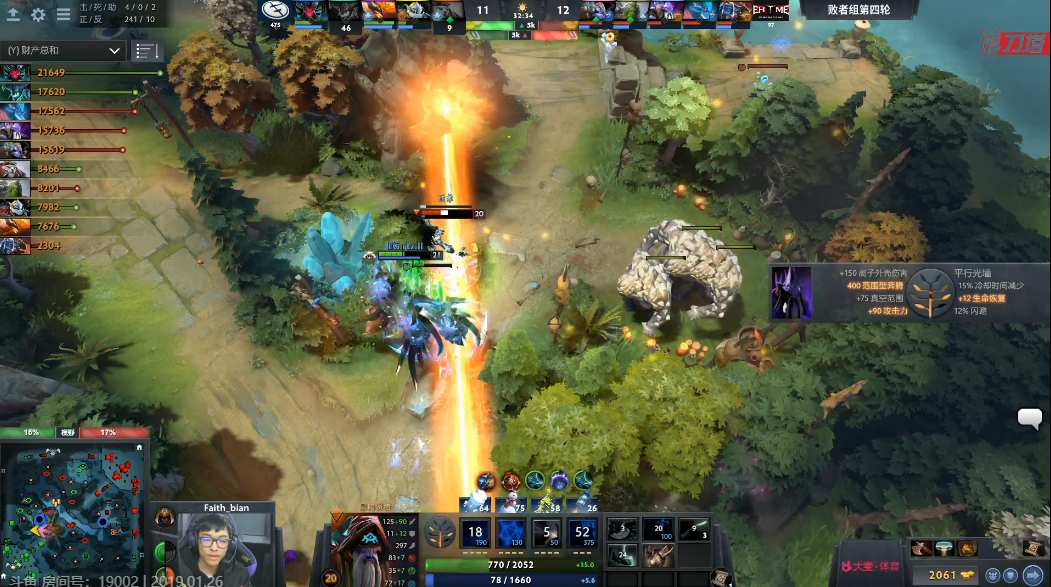1051x587 pixels.
Task: Activate the first ability on 18 cooldown
Action: [x=476, y=532]
